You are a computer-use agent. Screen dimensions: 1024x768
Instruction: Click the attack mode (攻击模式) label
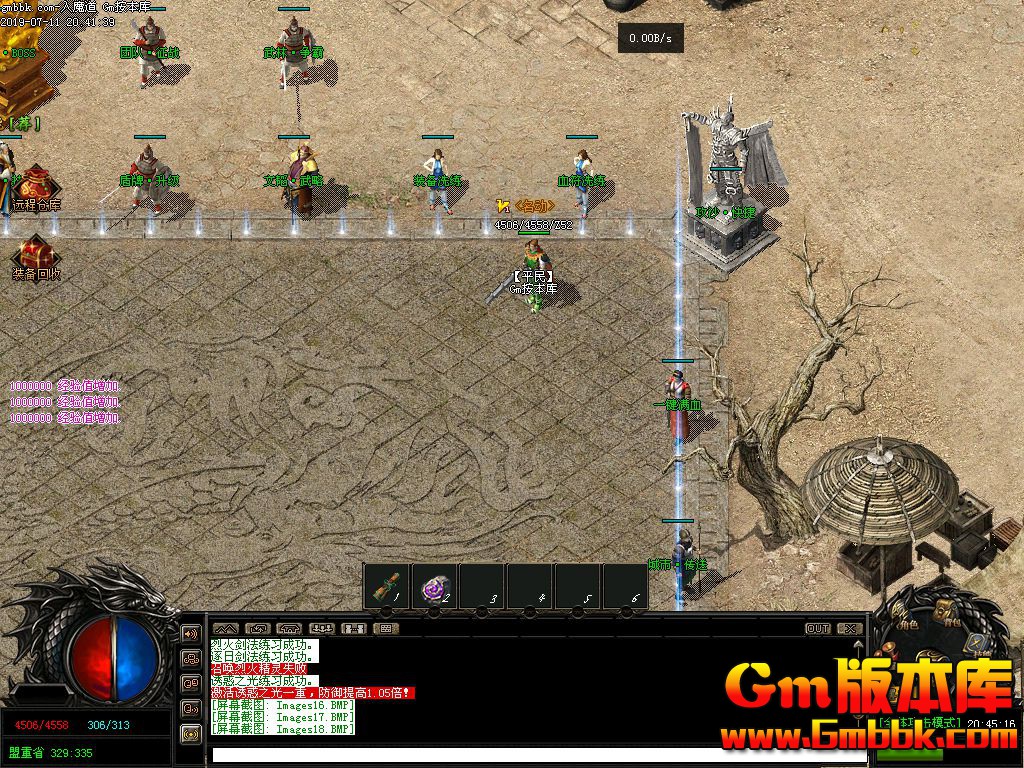[x=918, y=722]
